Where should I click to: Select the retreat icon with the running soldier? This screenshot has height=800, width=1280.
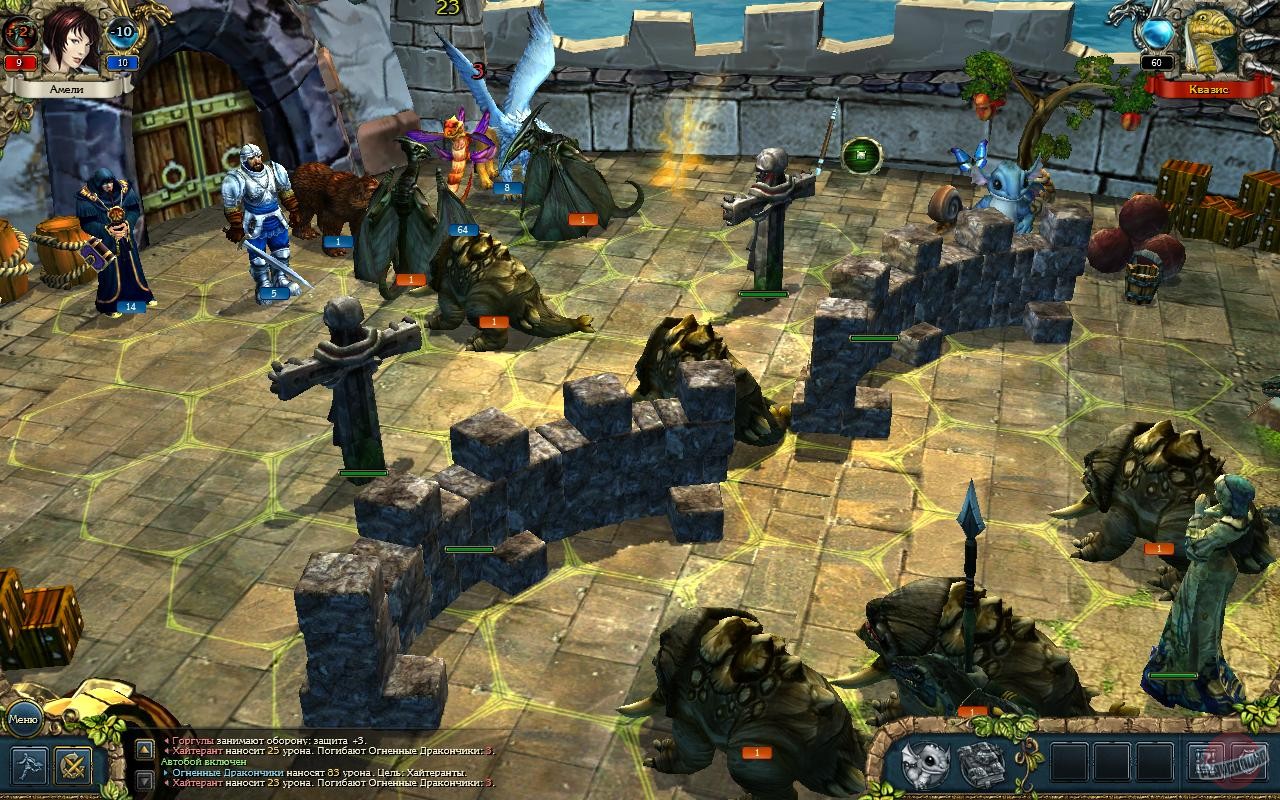pos(30,765)
